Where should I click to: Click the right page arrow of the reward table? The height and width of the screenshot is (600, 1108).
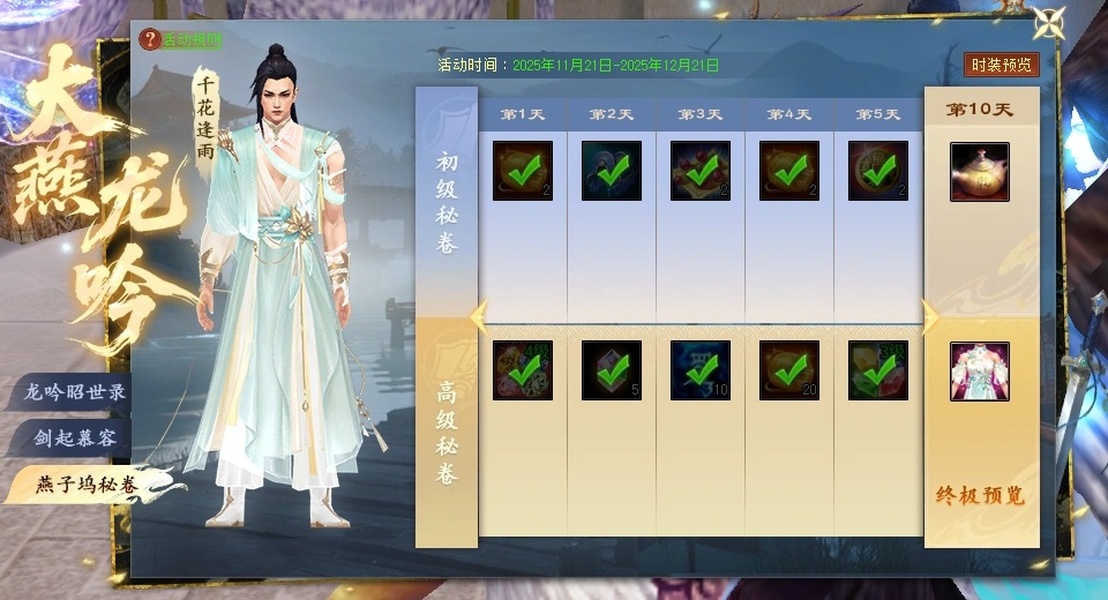929,317
